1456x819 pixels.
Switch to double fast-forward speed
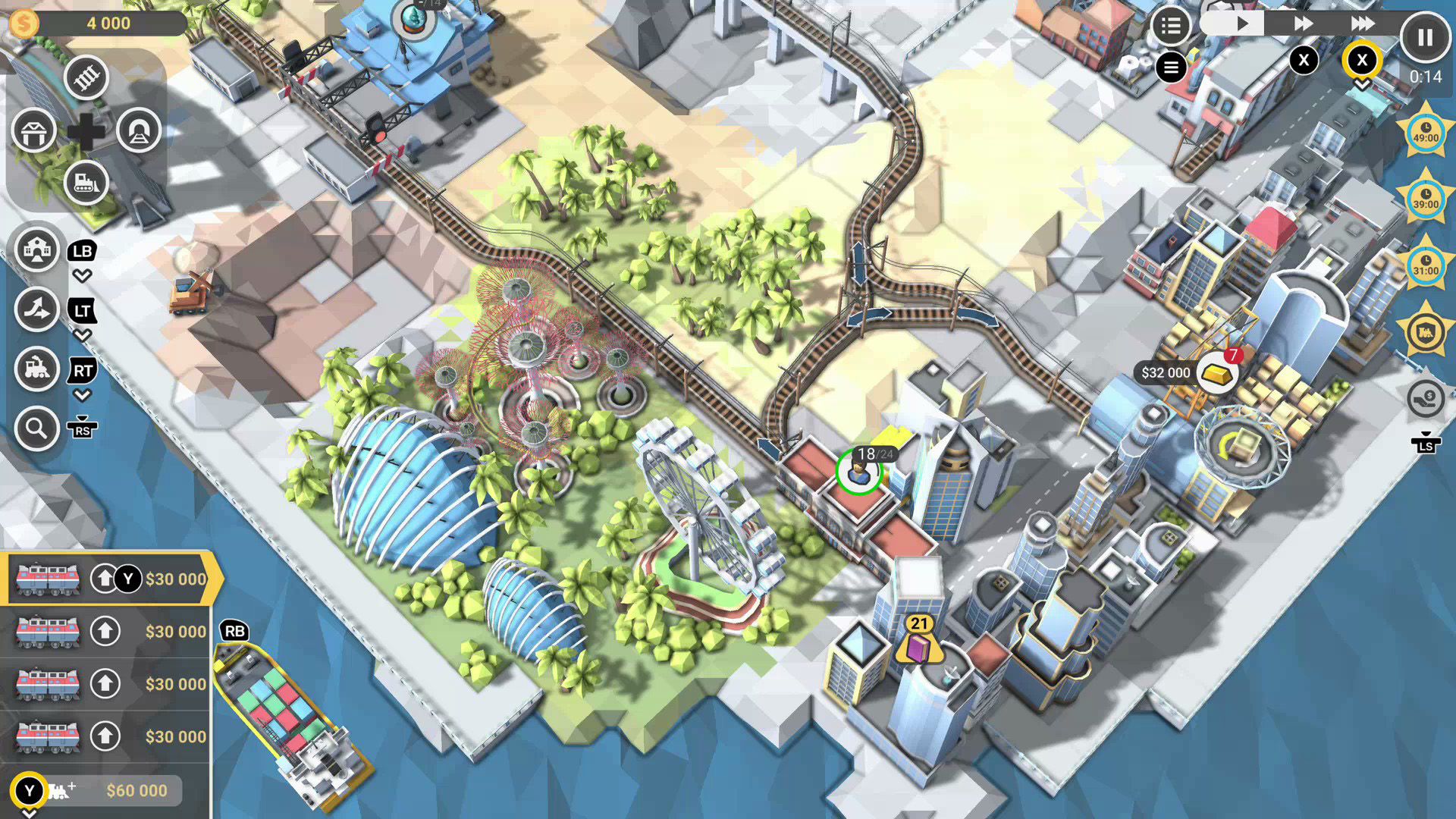pos(1303,24)
